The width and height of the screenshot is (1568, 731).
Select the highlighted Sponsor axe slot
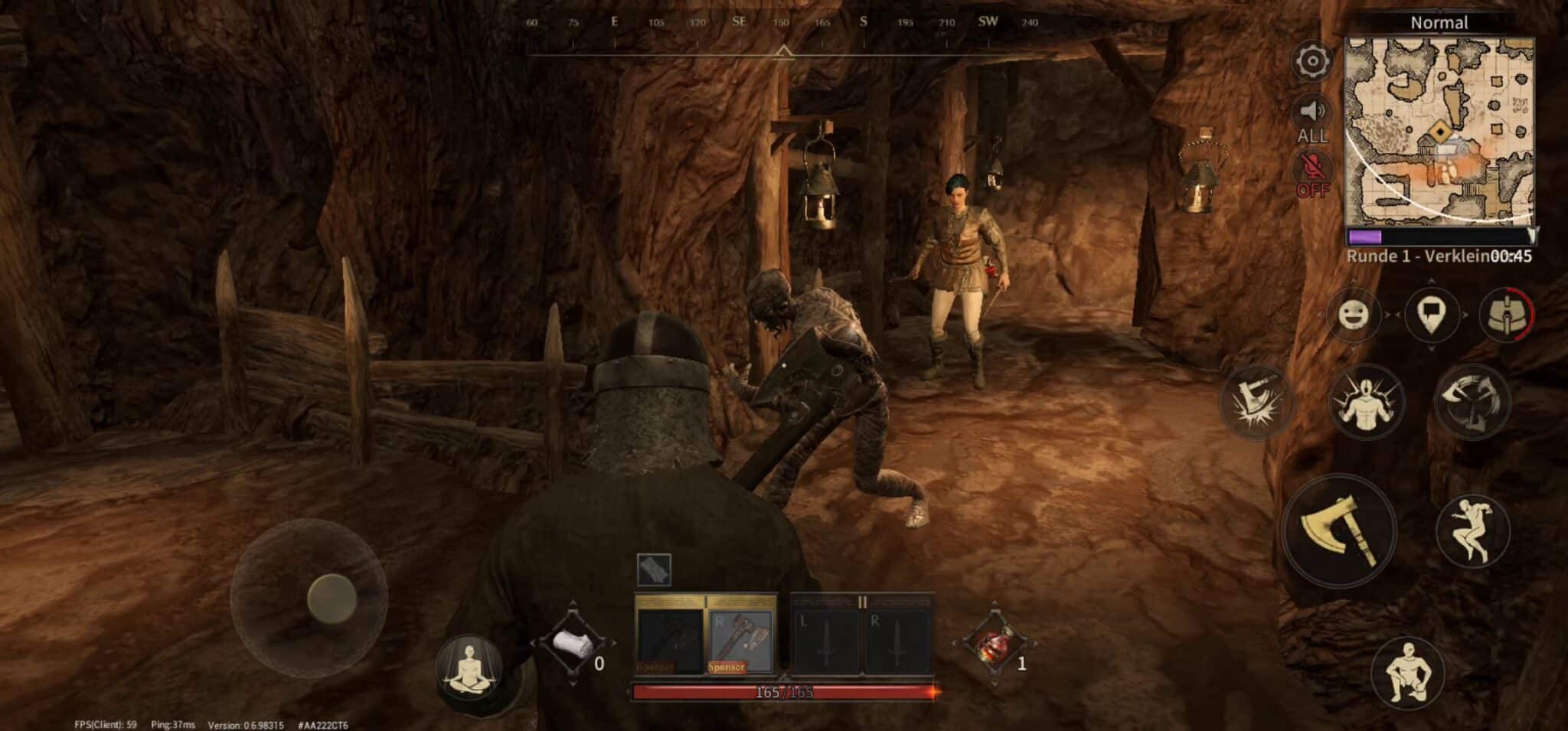tap(740, 637)
